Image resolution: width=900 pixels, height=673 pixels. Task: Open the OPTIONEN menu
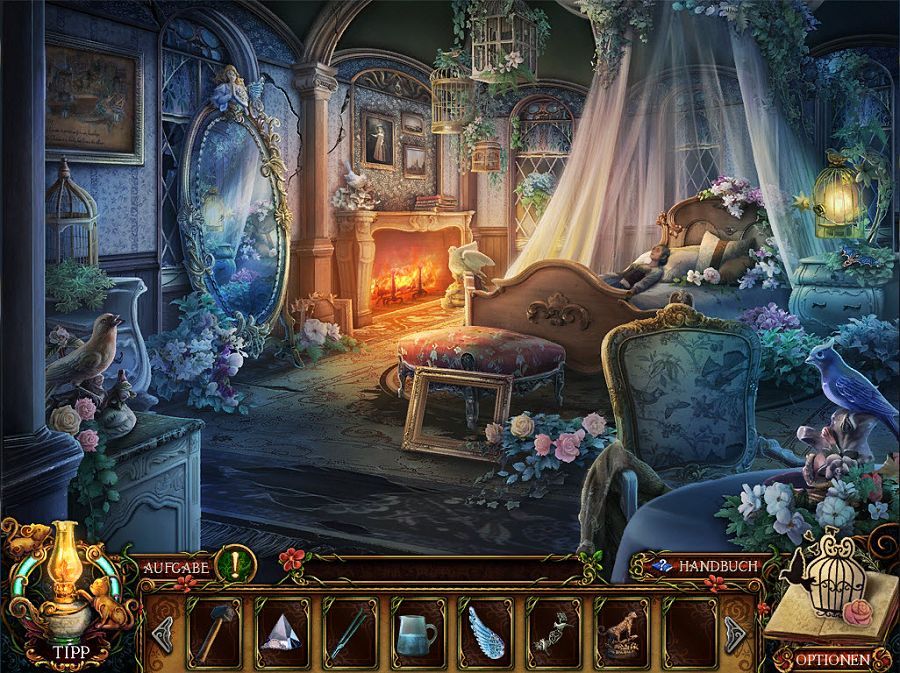(832, 660)
